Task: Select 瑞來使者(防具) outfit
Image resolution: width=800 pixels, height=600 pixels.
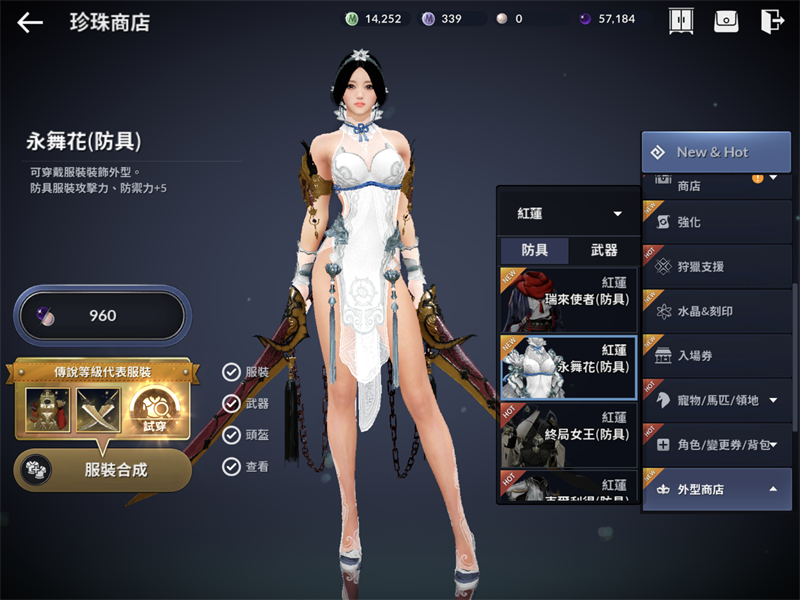Action: 568,299
